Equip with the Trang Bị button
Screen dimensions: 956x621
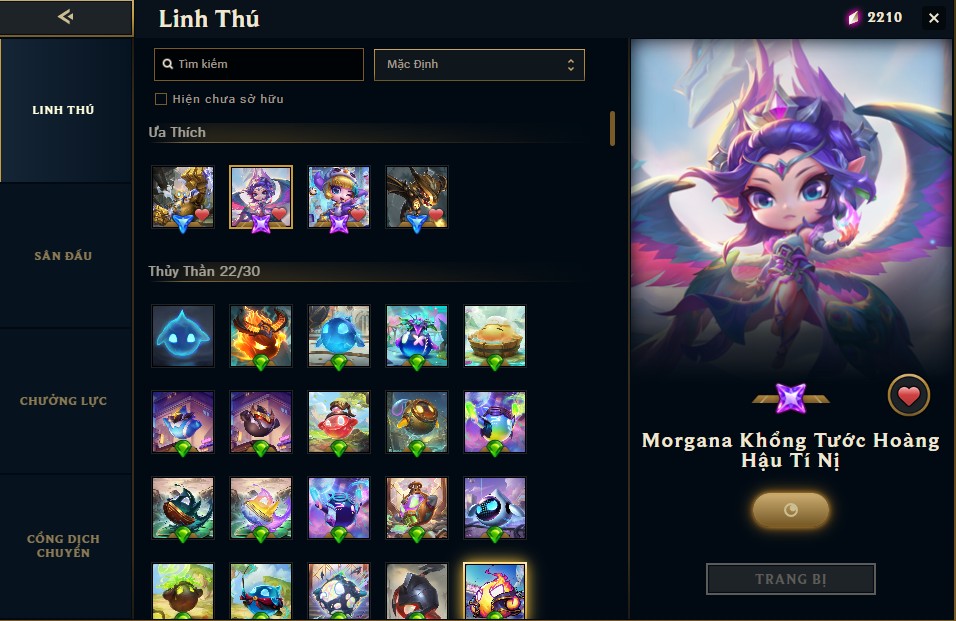pos(790,579)
